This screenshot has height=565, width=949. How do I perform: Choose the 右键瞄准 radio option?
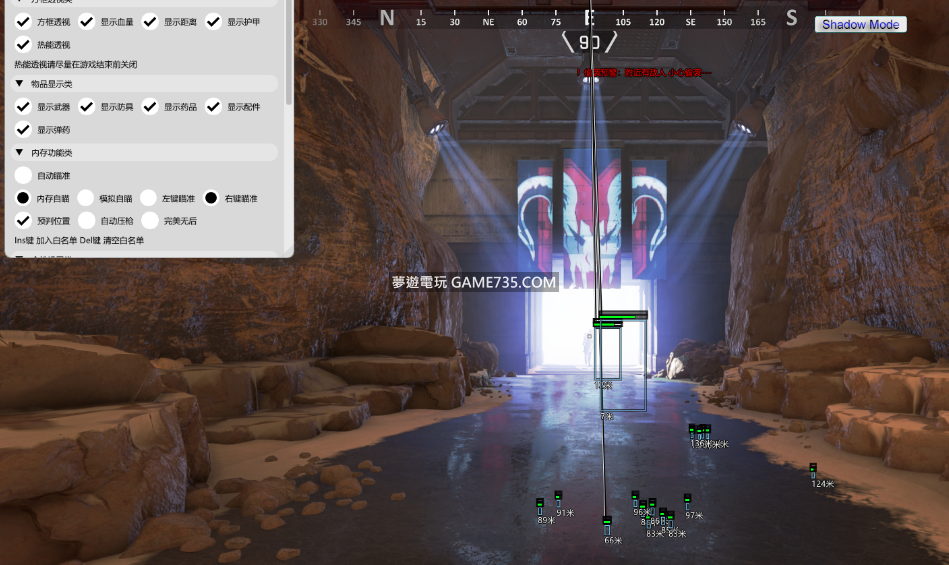[212, 198]
